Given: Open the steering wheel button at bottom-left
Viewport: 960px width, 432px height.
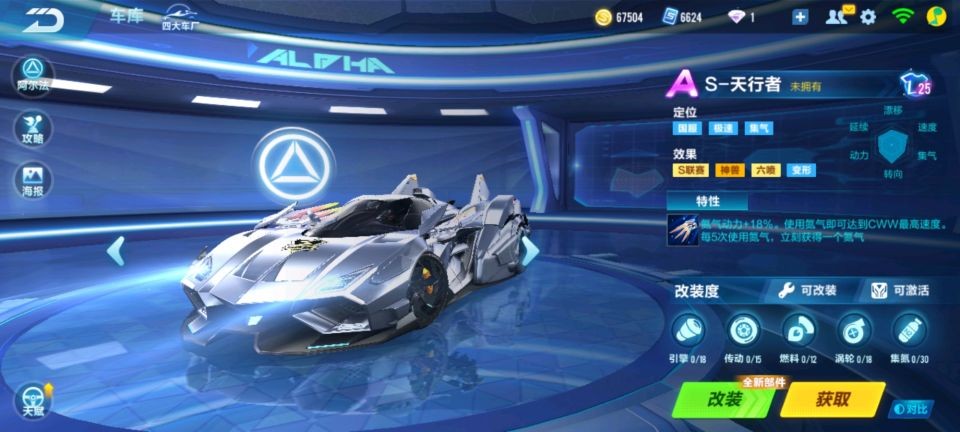Looking at the screenshot, I should click(x=33, y=398).
